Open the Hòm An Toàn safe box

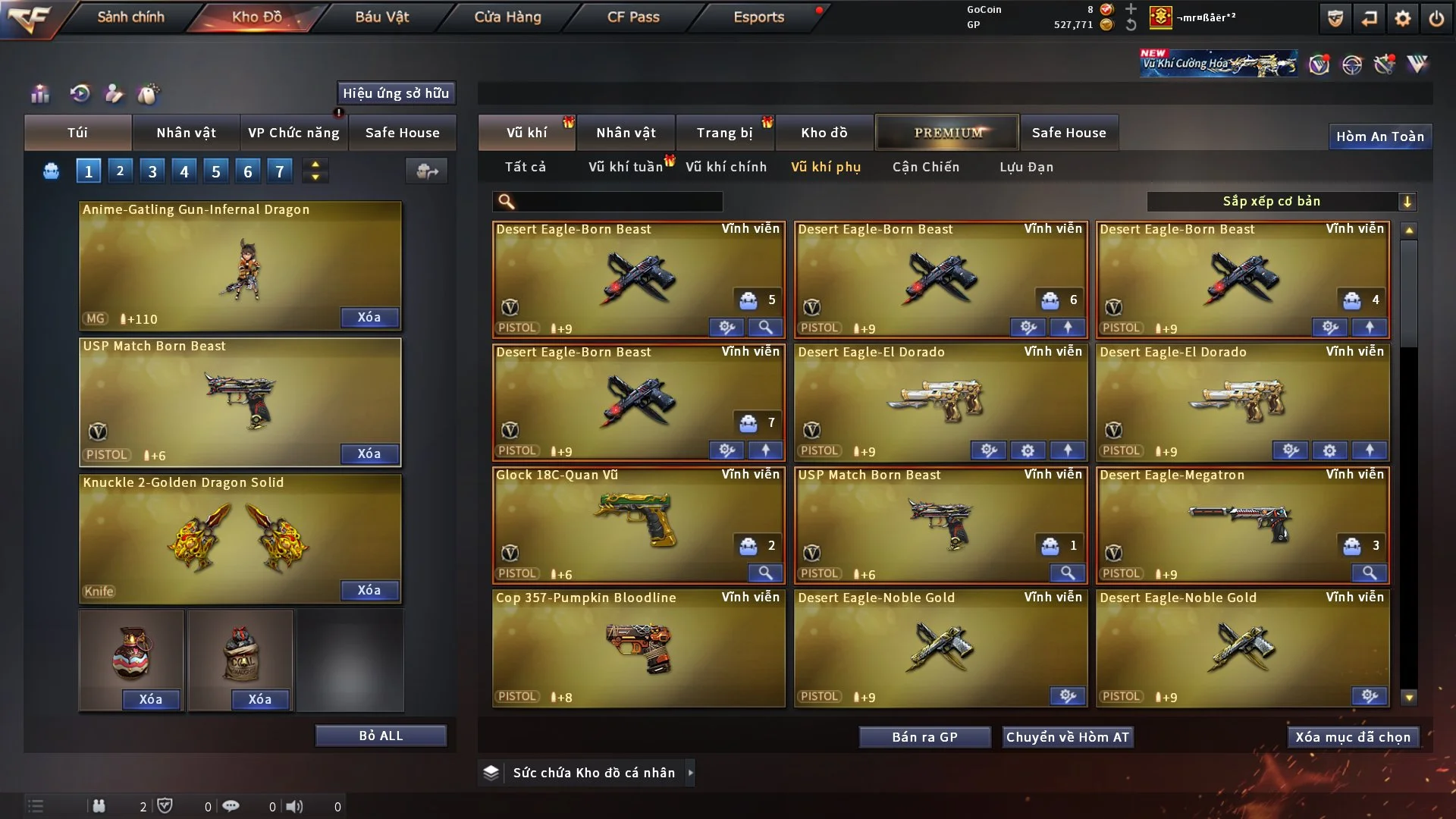click(x=1379, y=136)
